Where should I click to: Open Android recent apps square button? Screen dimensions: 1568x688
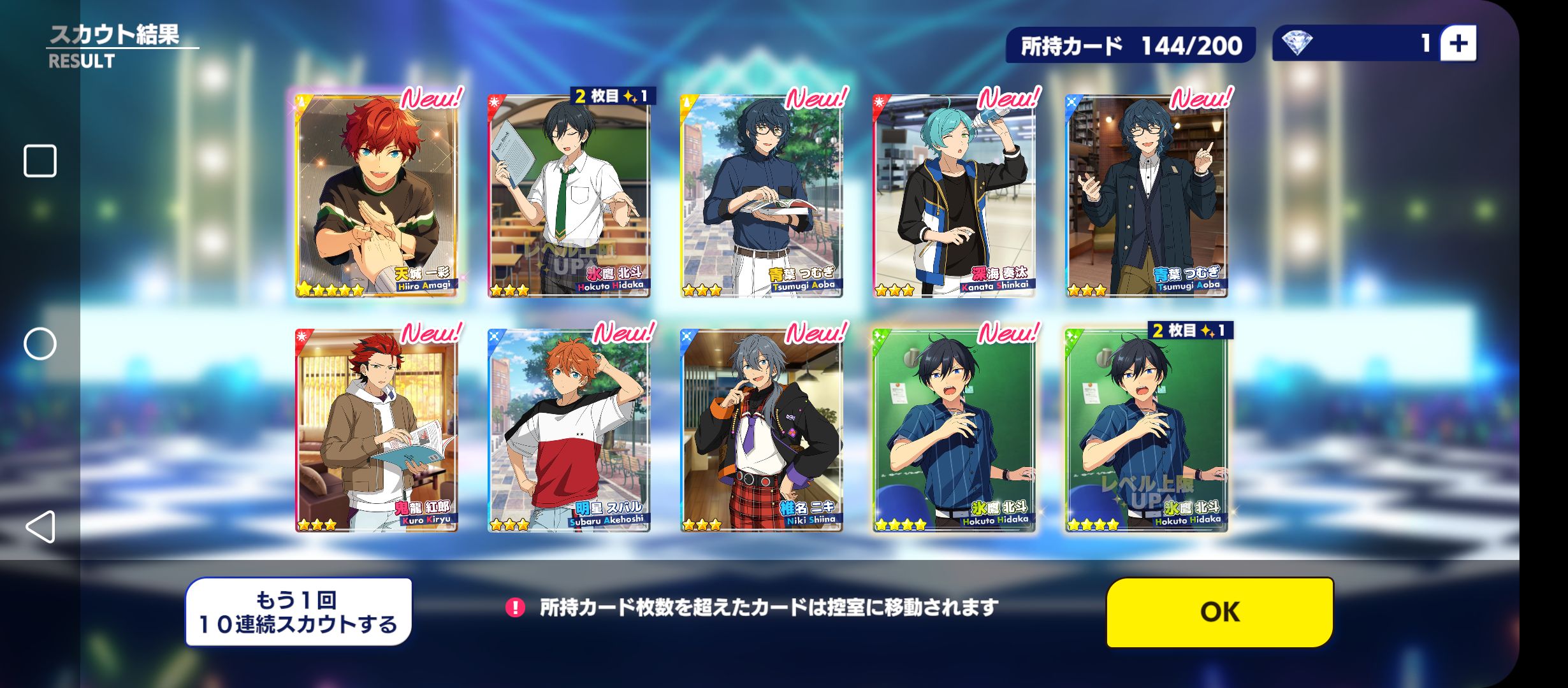40,161
